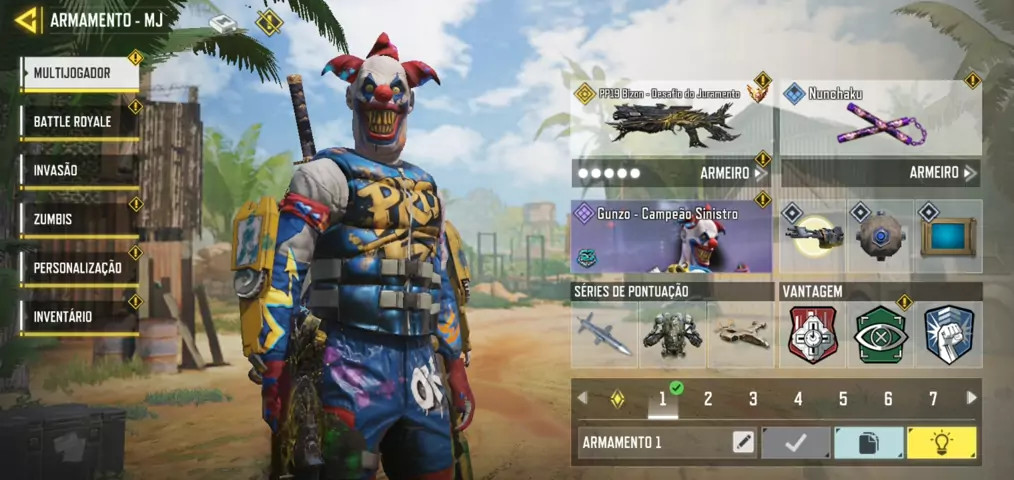The width and height of the screenshot is (1014, 480).
Task: Select the missile scorestreak slot
Action: (604, 335)
